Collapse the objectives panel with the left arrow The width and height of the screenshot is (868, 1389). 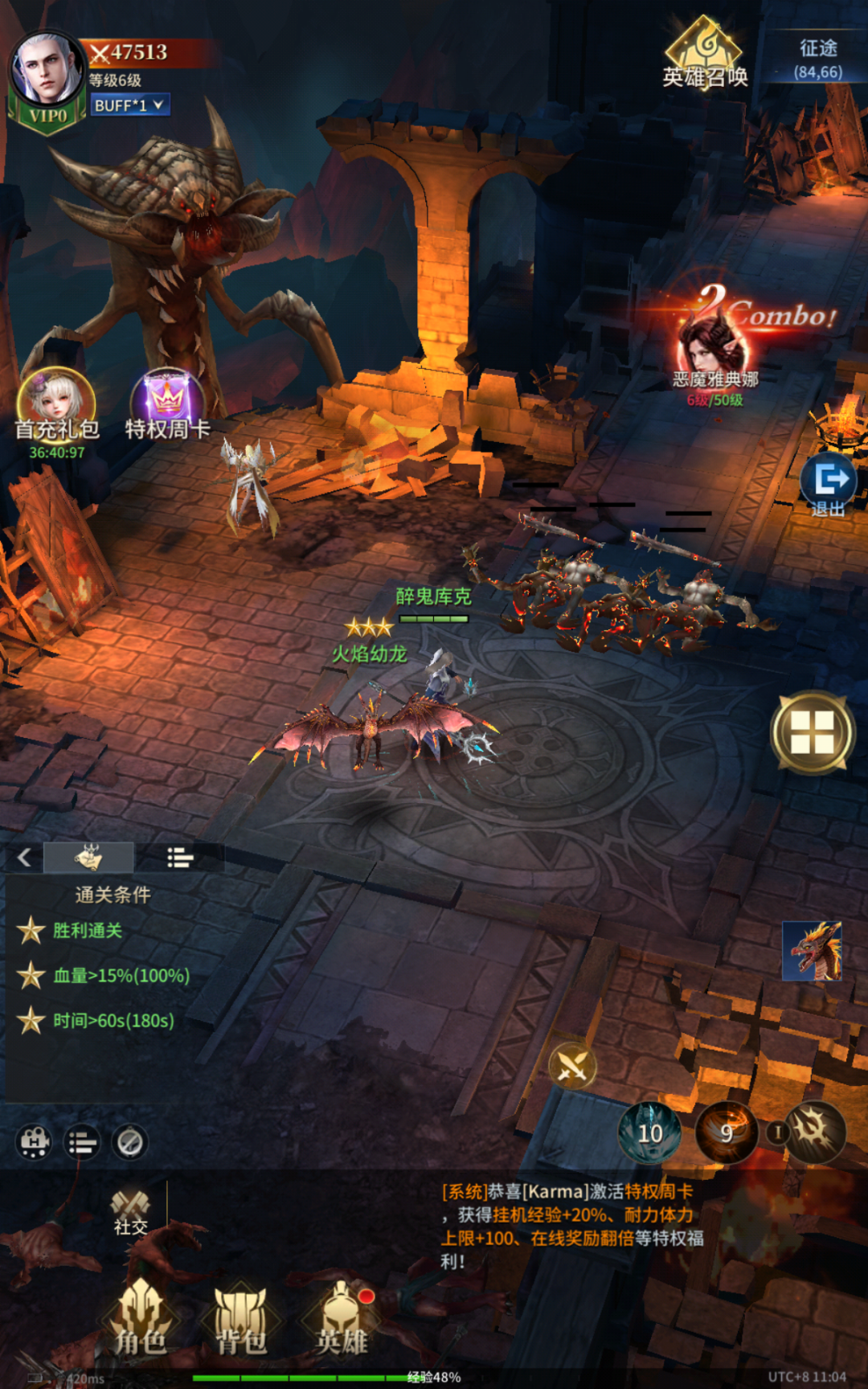coord(24,858)
